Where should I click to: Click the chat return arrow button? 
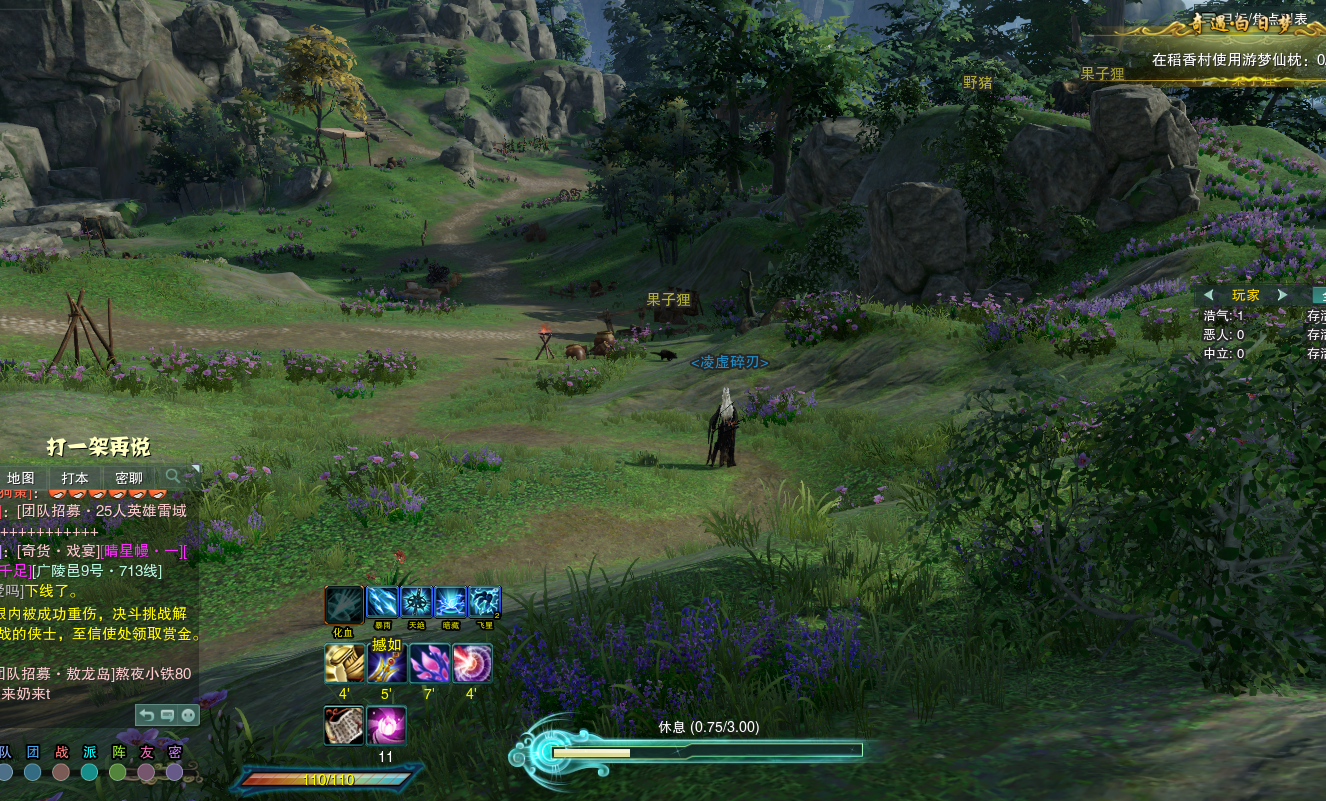pyautogui.click(x=147, y=715)
